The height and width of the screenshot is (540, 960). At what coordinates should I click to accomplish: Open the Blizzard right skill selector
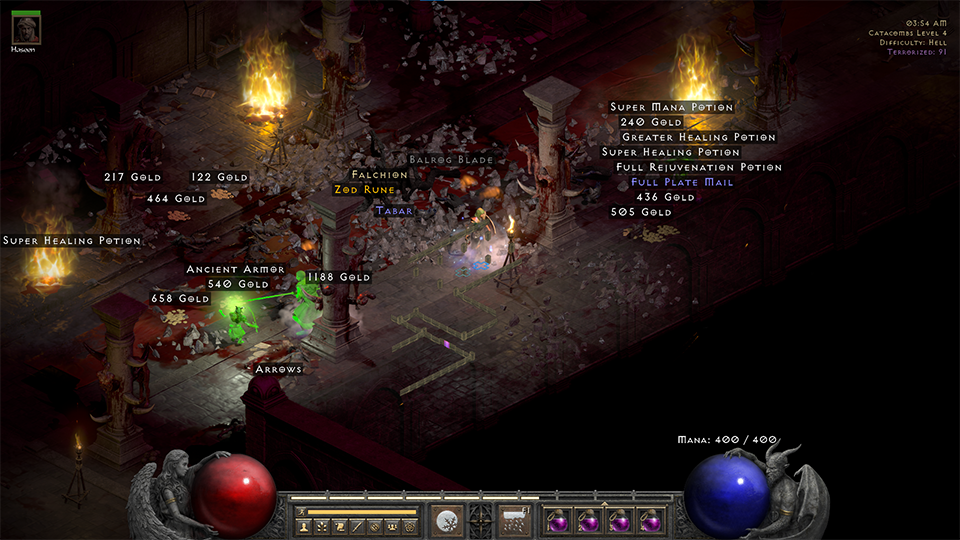tap(514, 521)
